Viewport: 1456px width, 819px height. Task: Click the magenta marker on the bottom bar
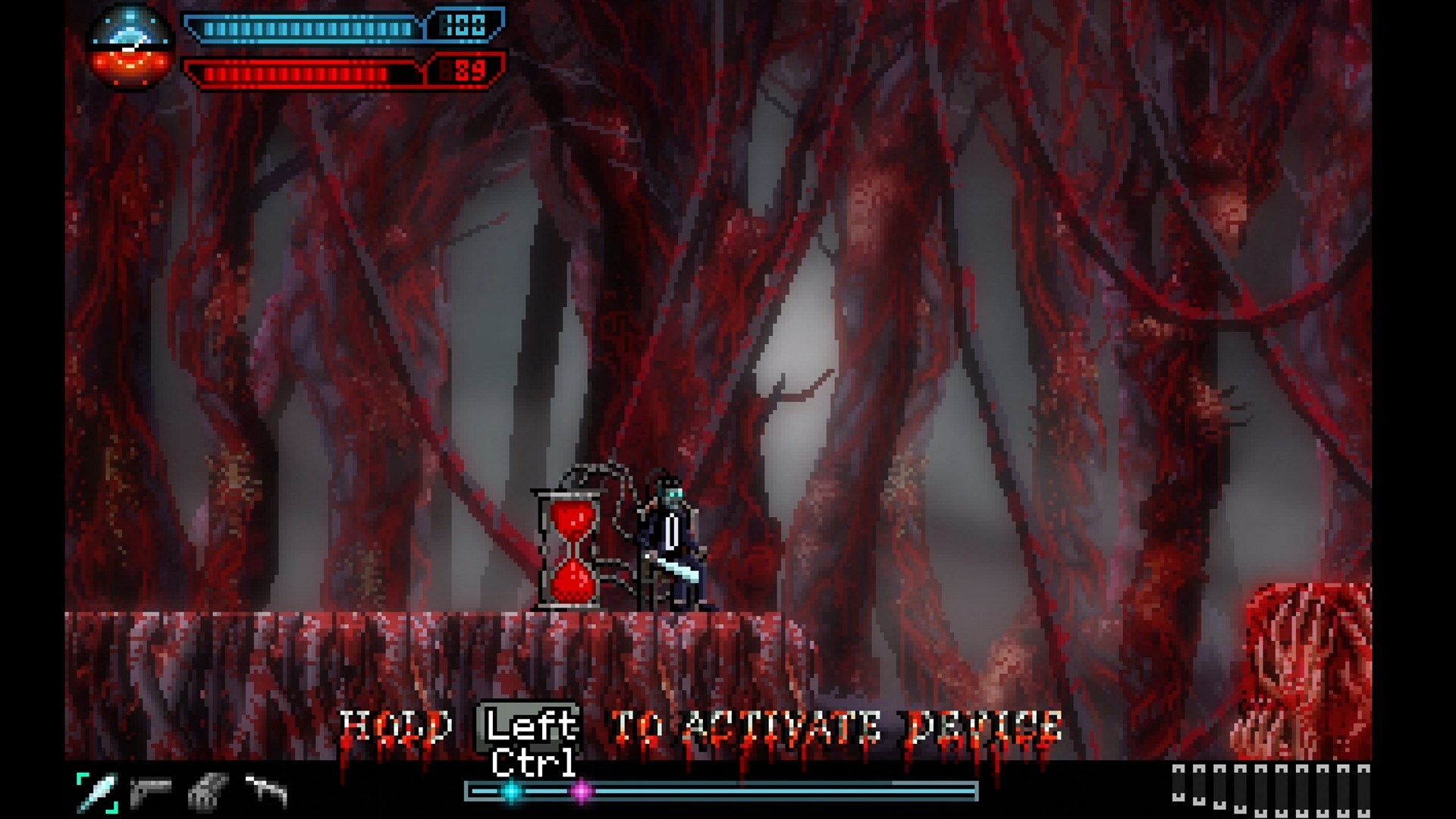pyautogui.click(x=582, y=792)
